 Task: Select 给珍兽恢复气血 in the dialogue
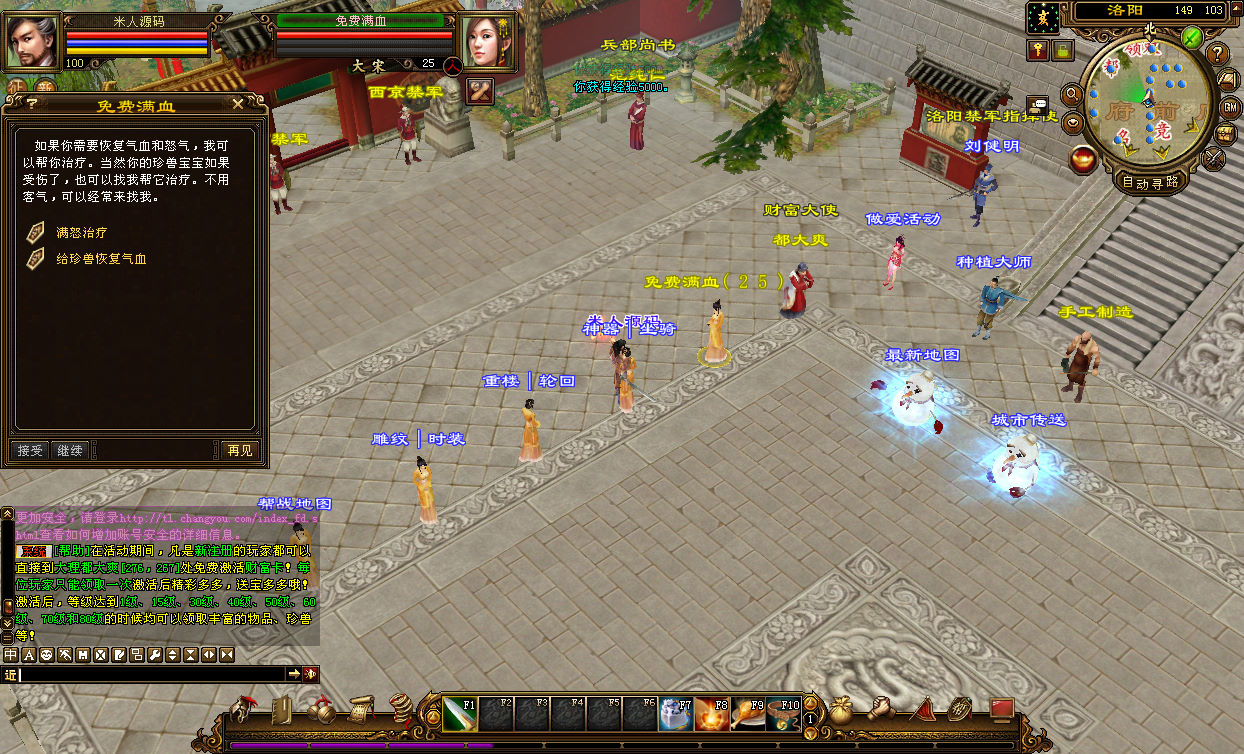100,258
